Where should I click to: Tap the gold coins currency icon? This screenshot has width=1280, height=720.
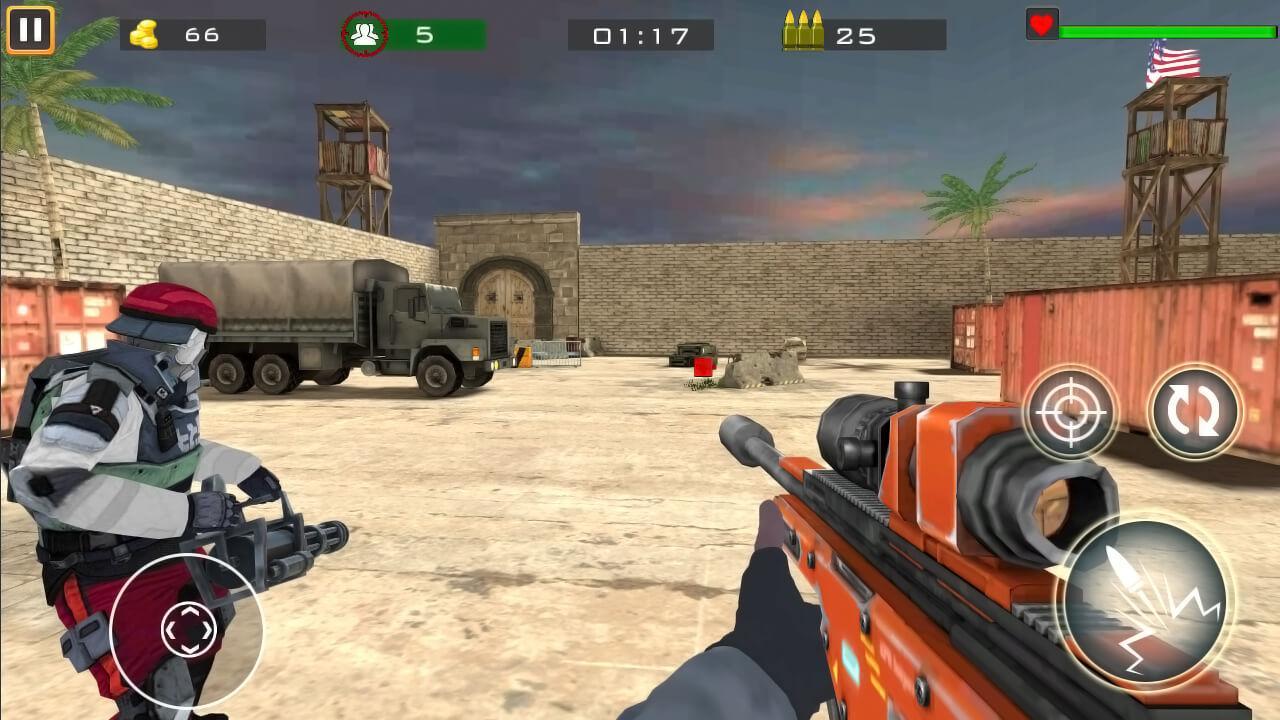(143, 32)
